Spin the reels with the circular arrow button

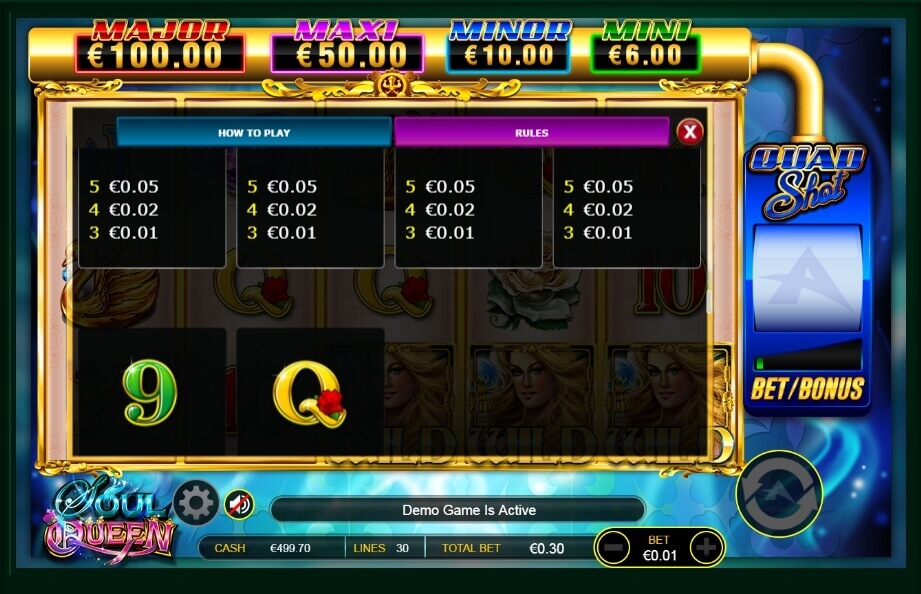pyautogui.click(x=779, y=493)
